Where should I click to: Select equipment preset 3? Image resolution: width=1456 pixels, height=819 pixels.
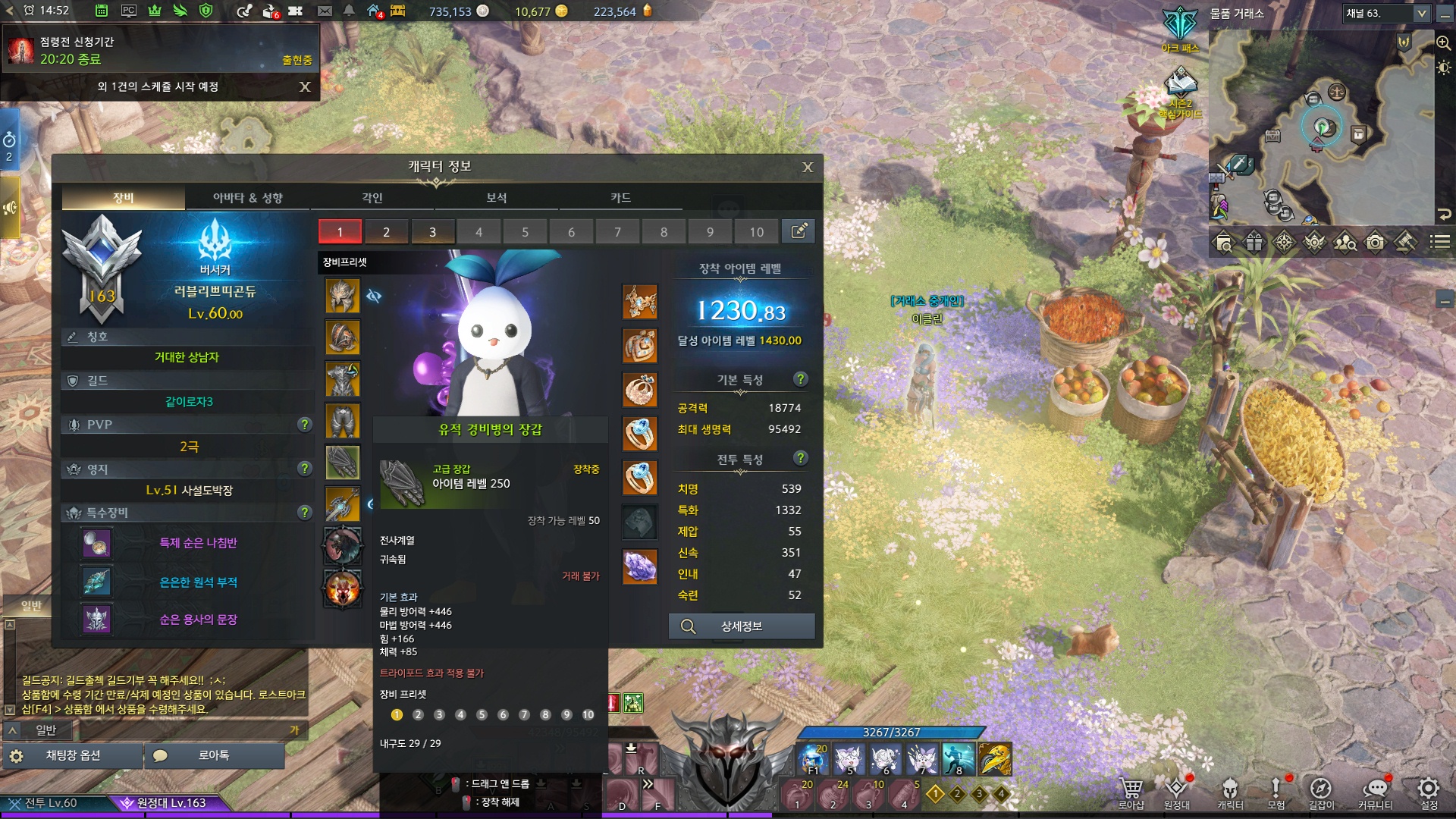click(x=432, y=232)
